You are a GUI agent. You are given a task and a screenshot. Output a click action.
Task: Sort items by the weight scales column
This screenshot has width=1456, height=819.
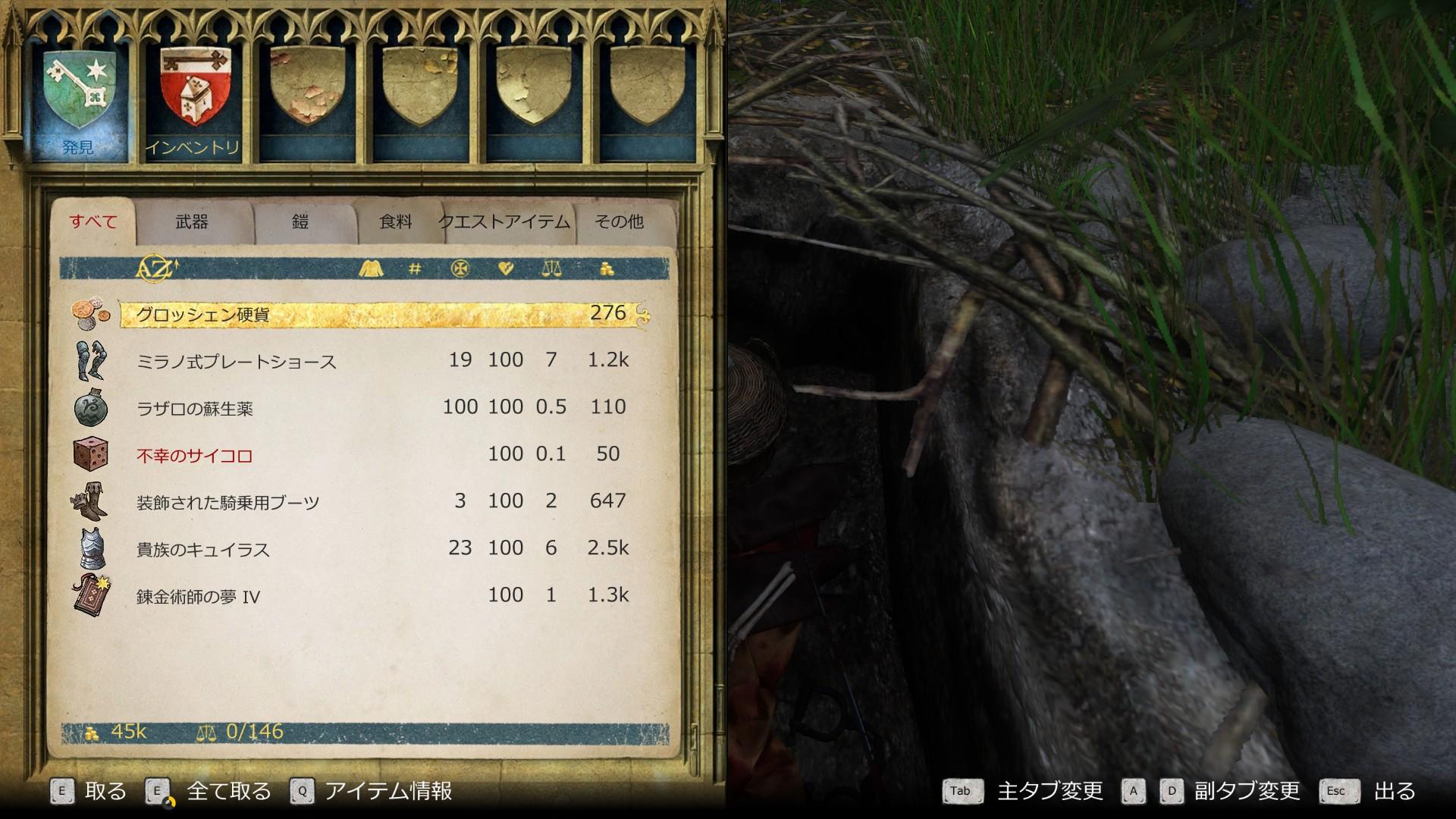[x=551, y=268]
